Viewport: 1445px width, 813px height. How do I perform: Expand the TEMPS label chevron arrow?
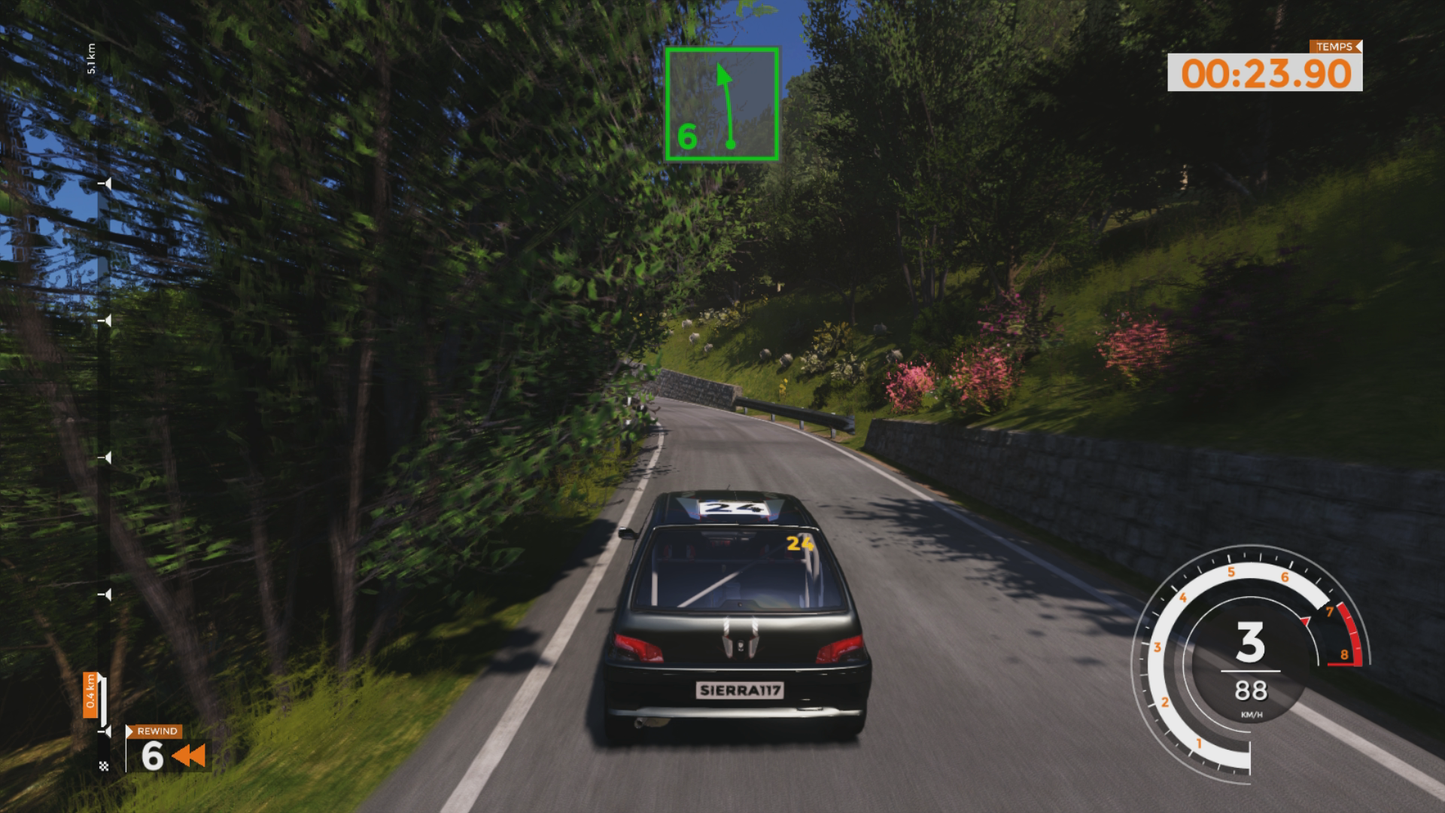point(1358,47)
